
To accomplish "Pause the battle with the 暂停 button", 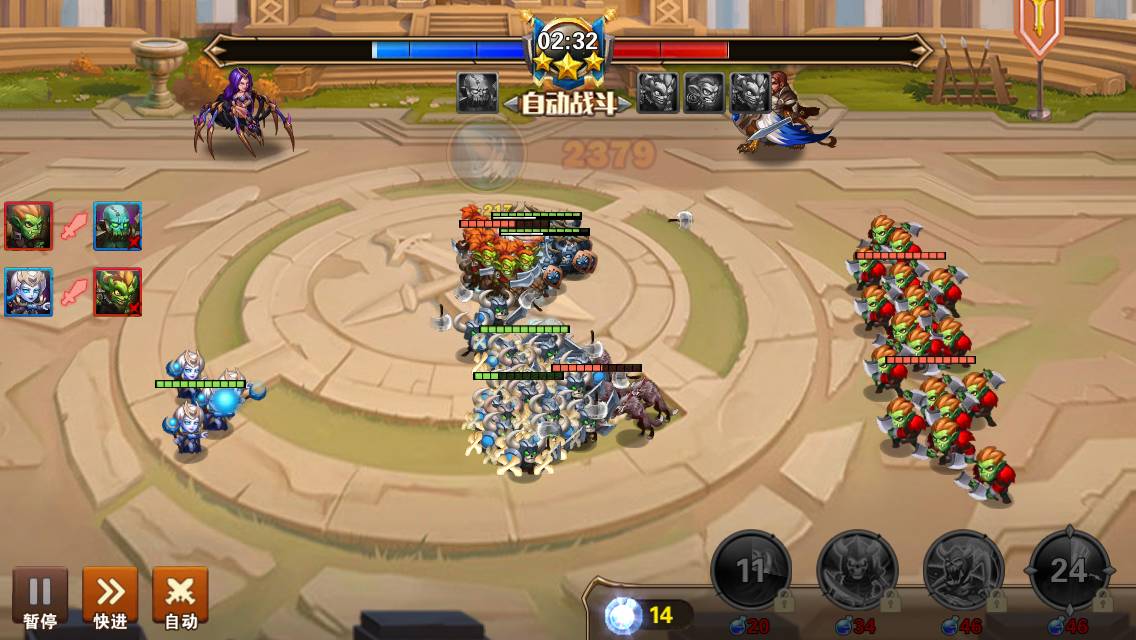I will click(40, 596).
